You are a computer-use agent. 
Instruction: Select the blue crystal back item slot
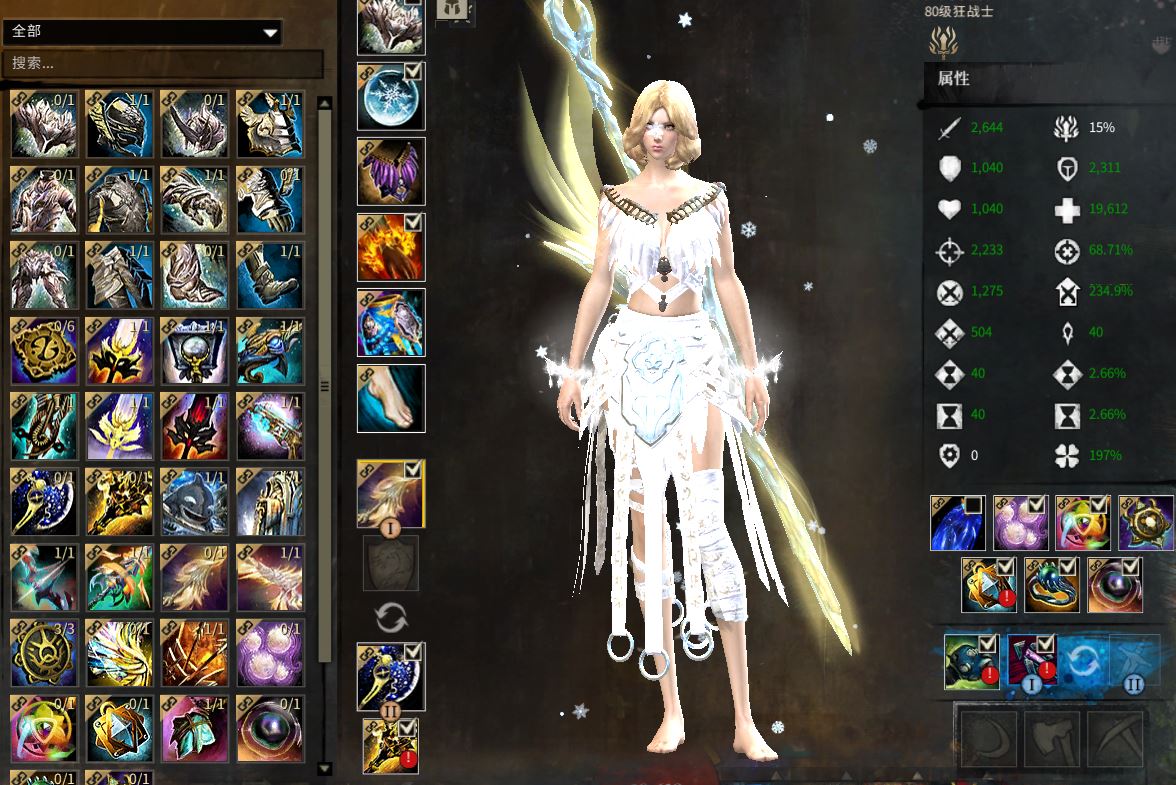point(958,523)
